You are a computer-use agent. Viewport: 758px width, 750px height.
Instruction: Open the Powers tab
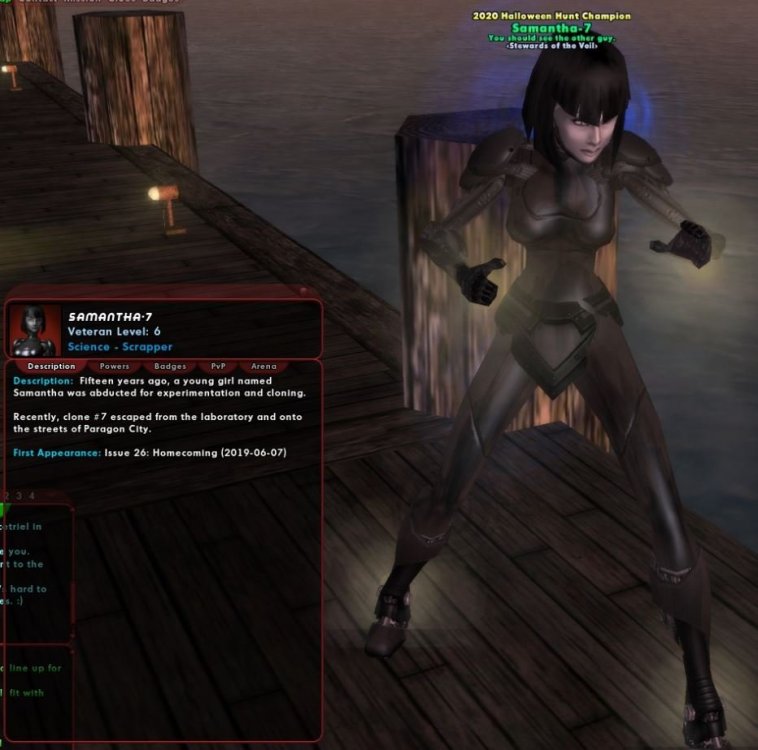(115, 367)
